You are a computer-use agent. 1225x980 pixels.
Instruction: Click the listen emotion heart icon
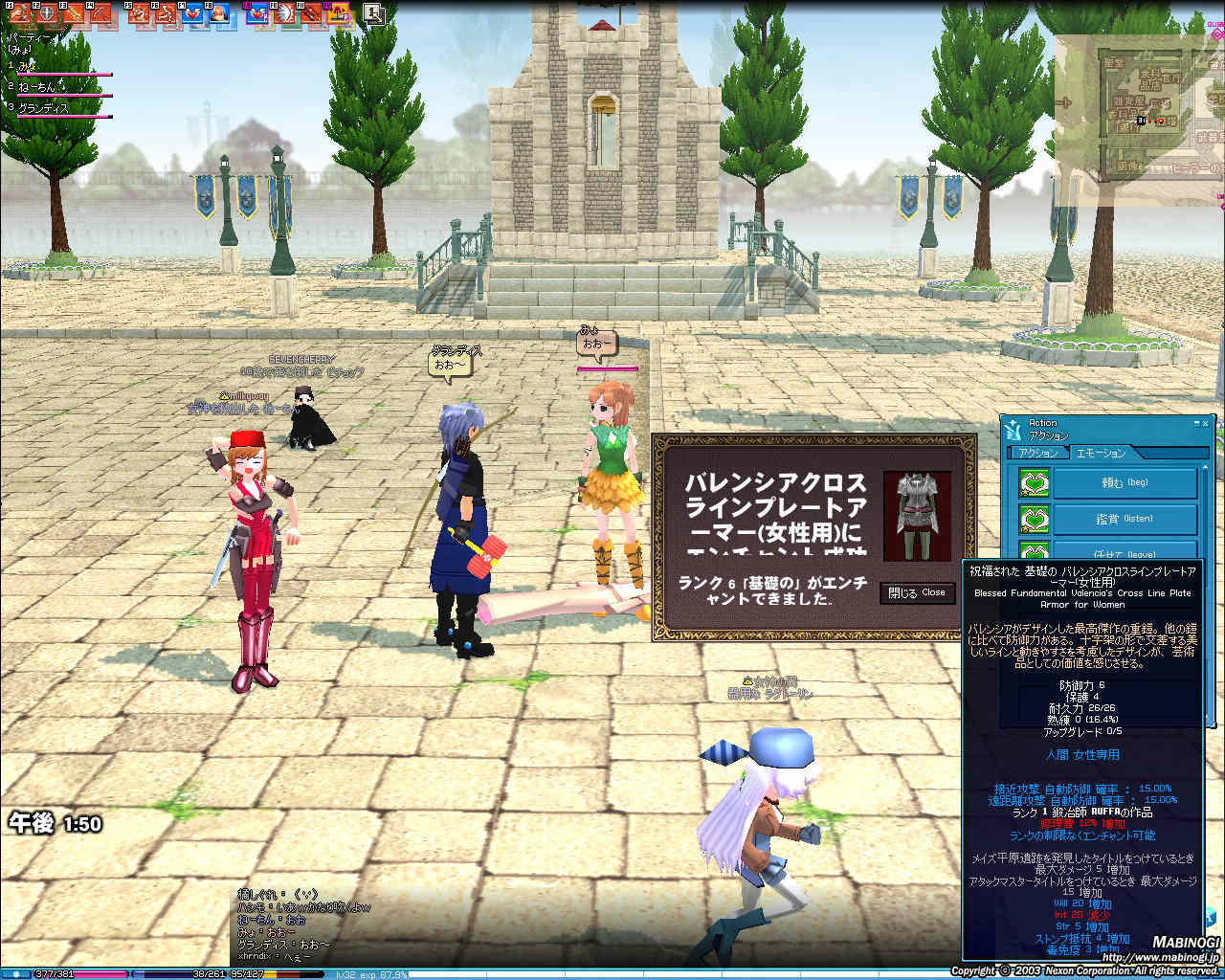1034,520
